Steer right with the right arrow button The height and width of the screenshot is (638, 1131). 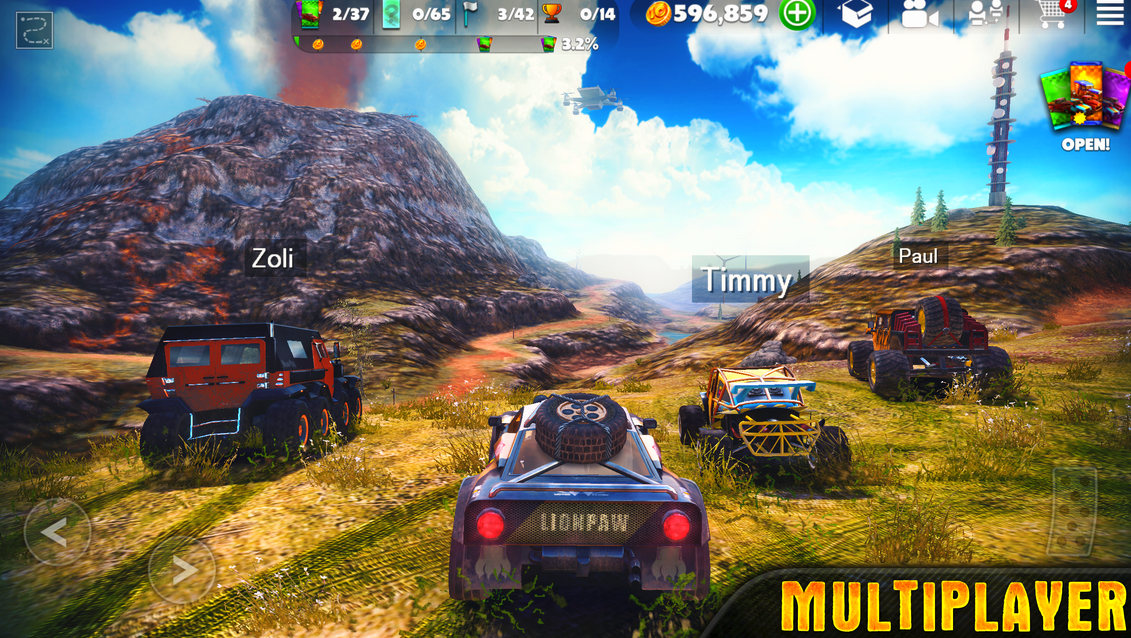coord(182,570)
